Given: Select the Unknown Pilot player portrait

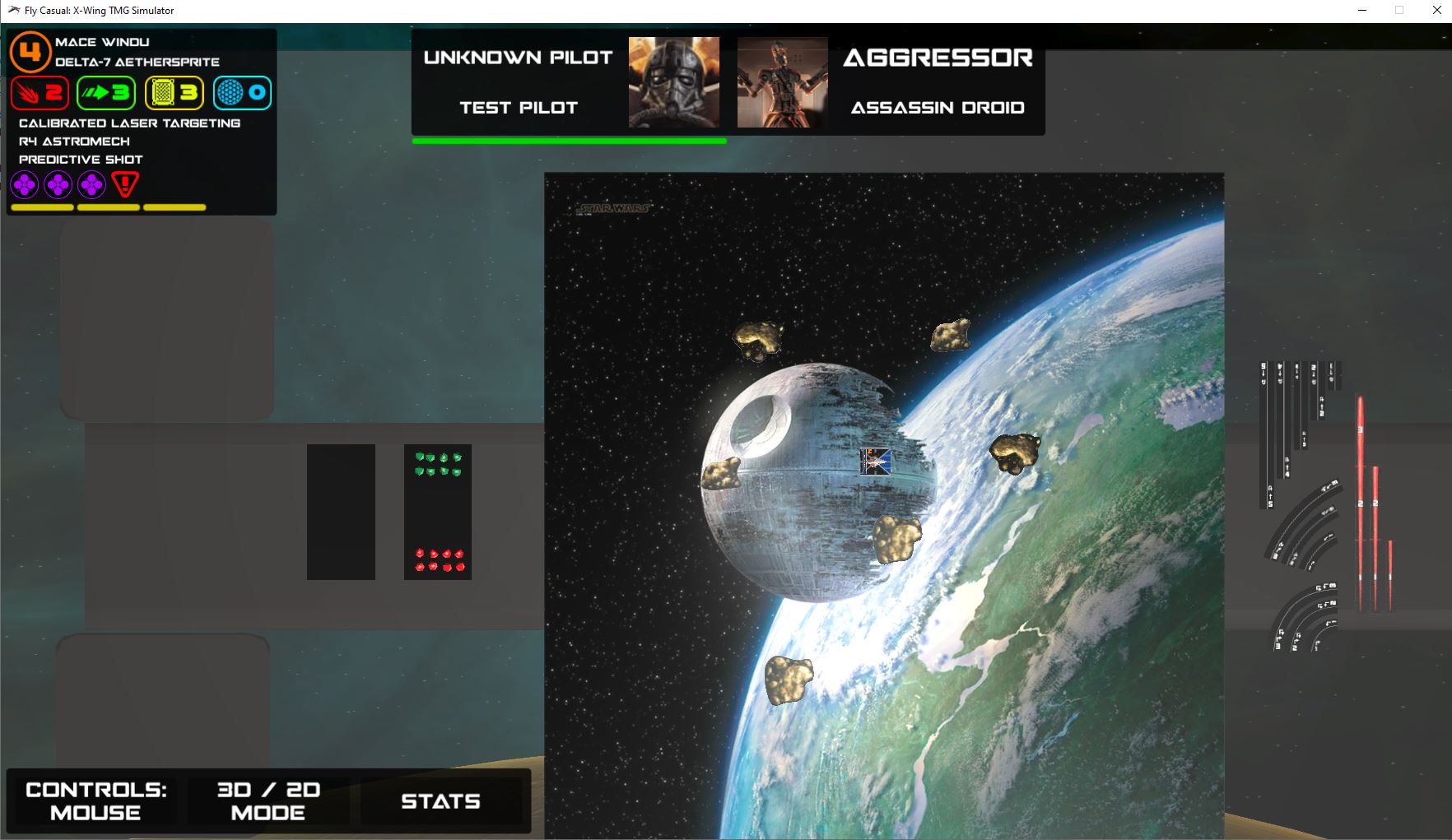Looking at the screenshot, I should coord(673,82).
